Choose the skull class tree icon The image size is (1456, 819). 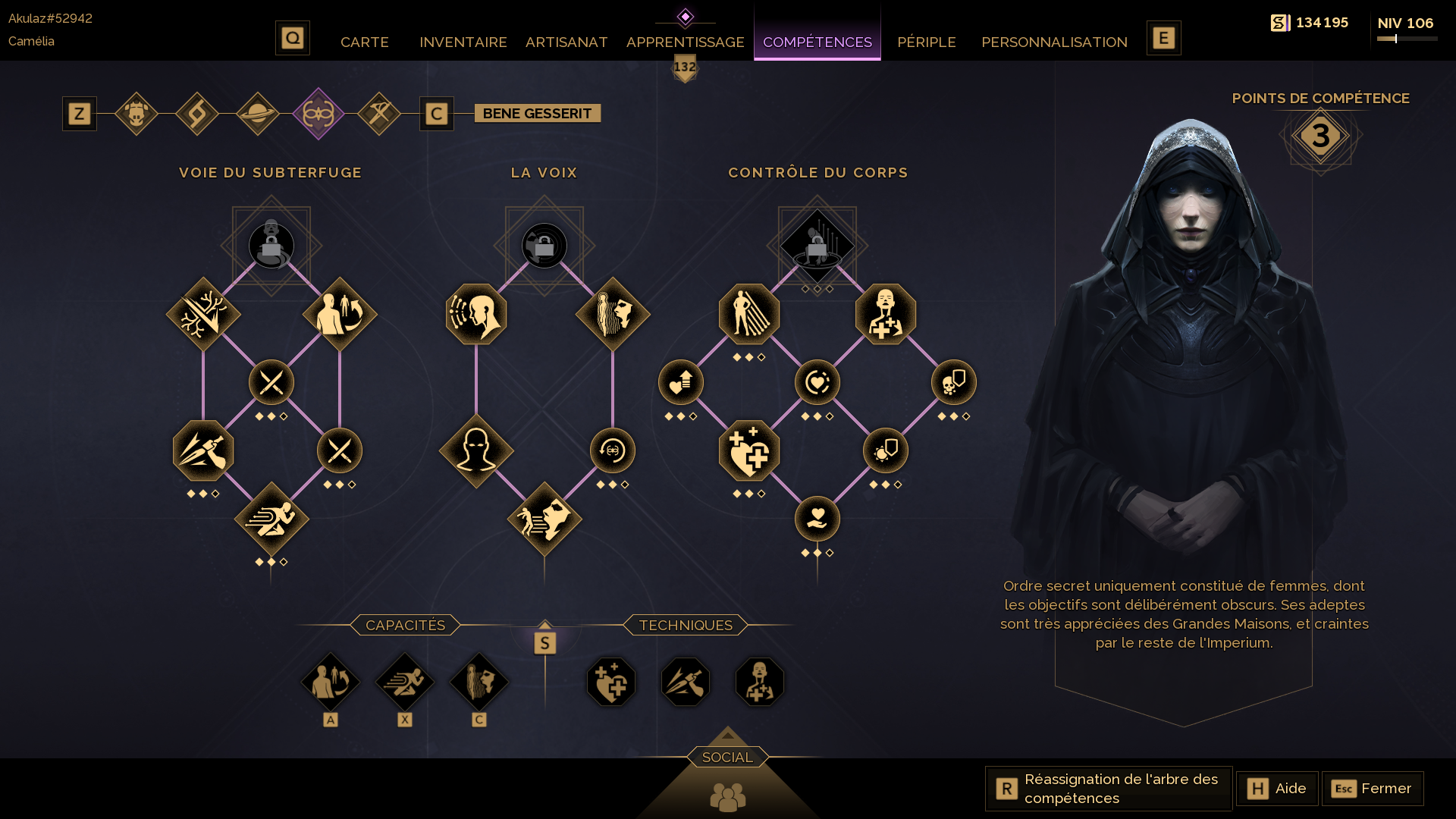136,114
